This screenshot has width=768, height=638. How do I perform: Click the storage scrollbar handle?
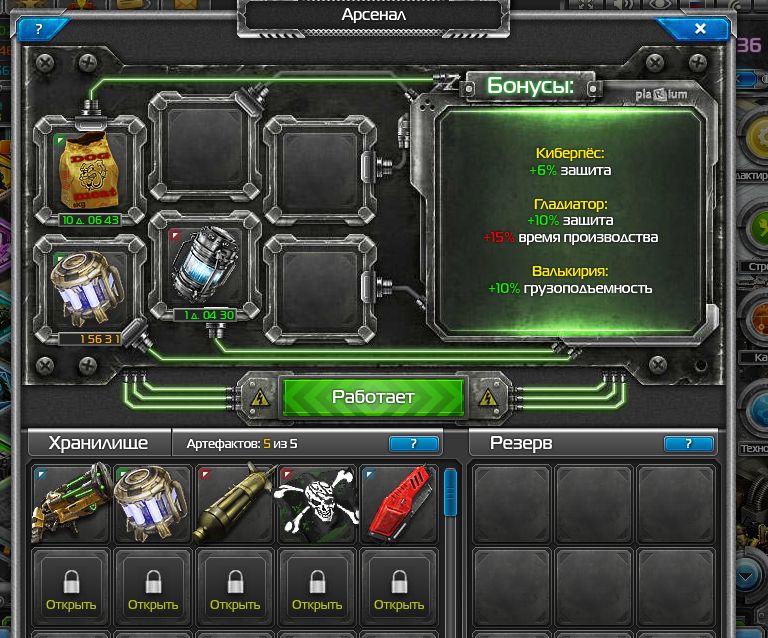450,492
